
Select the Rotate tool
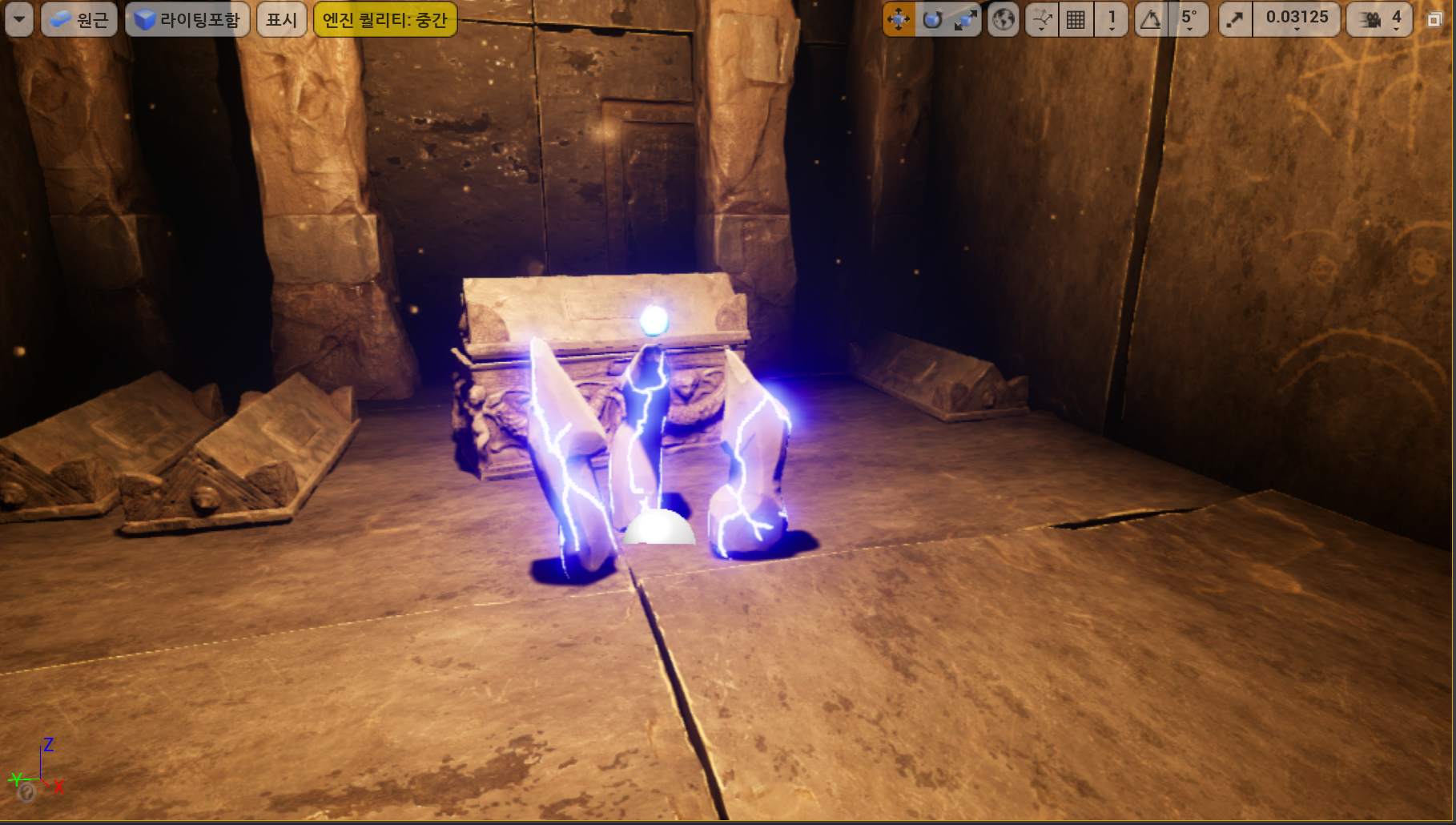pyautogui.click(x=932, y=18)
